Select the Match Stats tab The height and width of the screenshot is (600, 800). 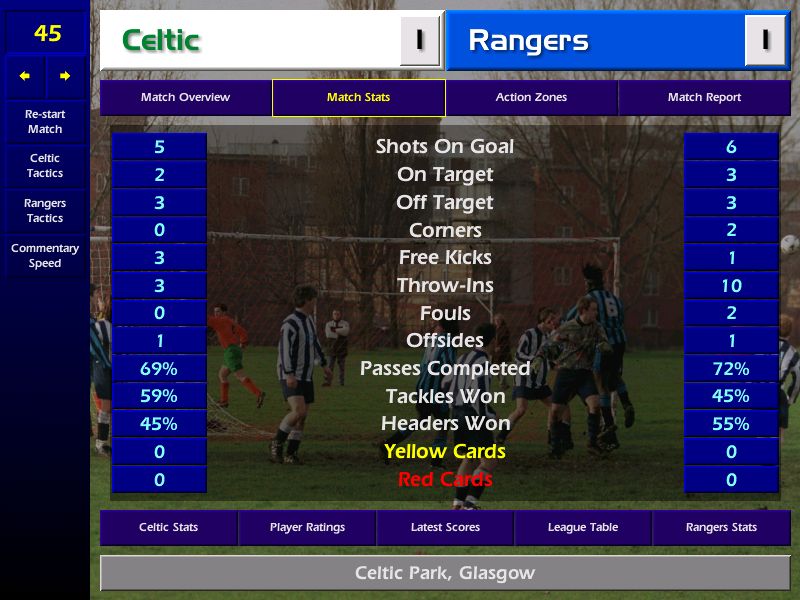click(x=358, y=98)
